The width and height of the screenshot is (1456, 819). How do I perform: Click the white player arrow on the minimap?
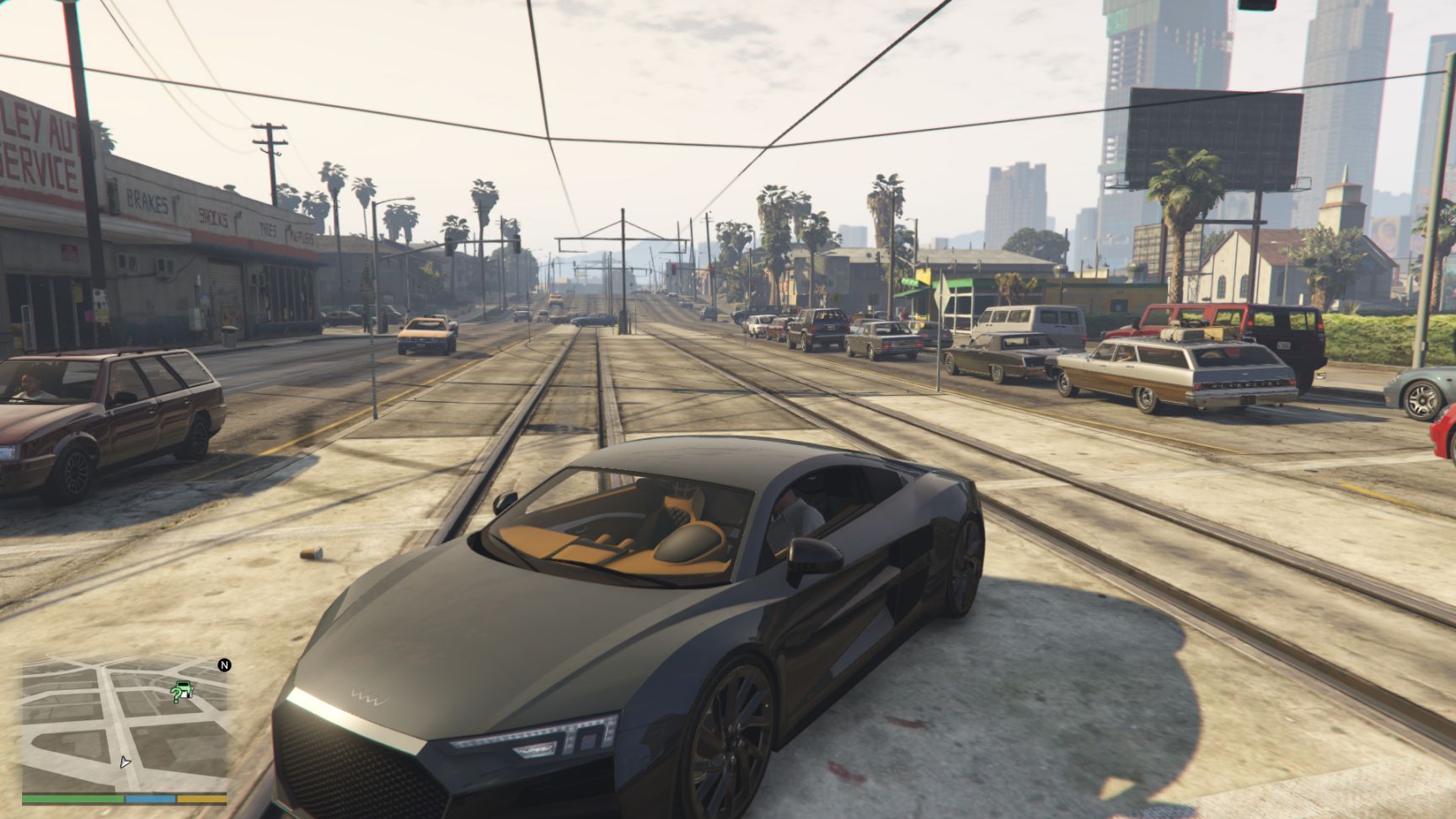(126, 763)
